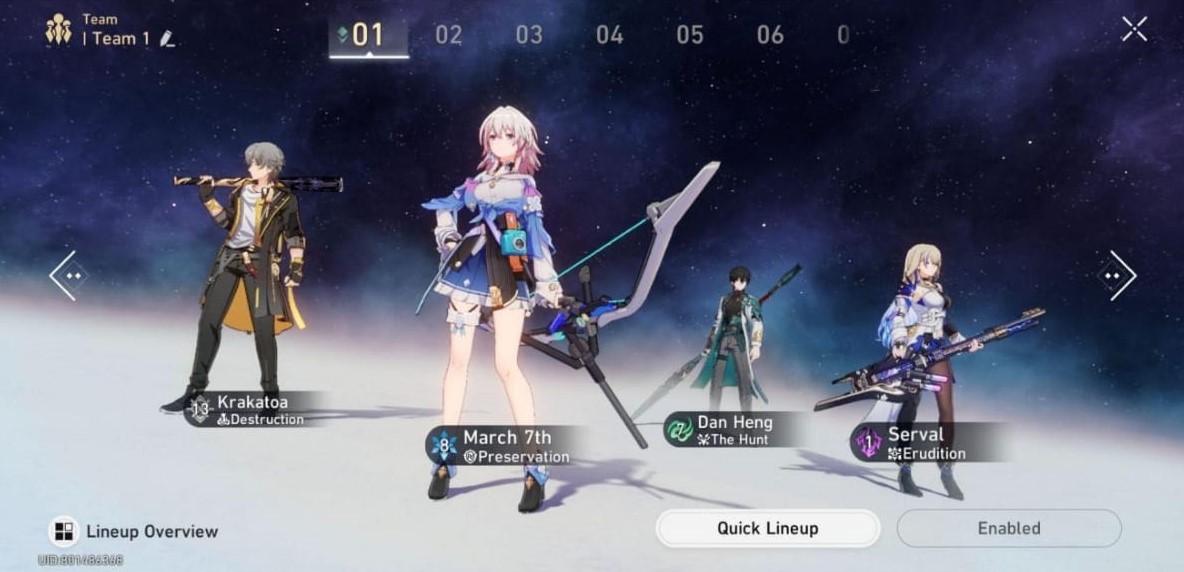Switch to team tab 03

(x=529, y=35)
